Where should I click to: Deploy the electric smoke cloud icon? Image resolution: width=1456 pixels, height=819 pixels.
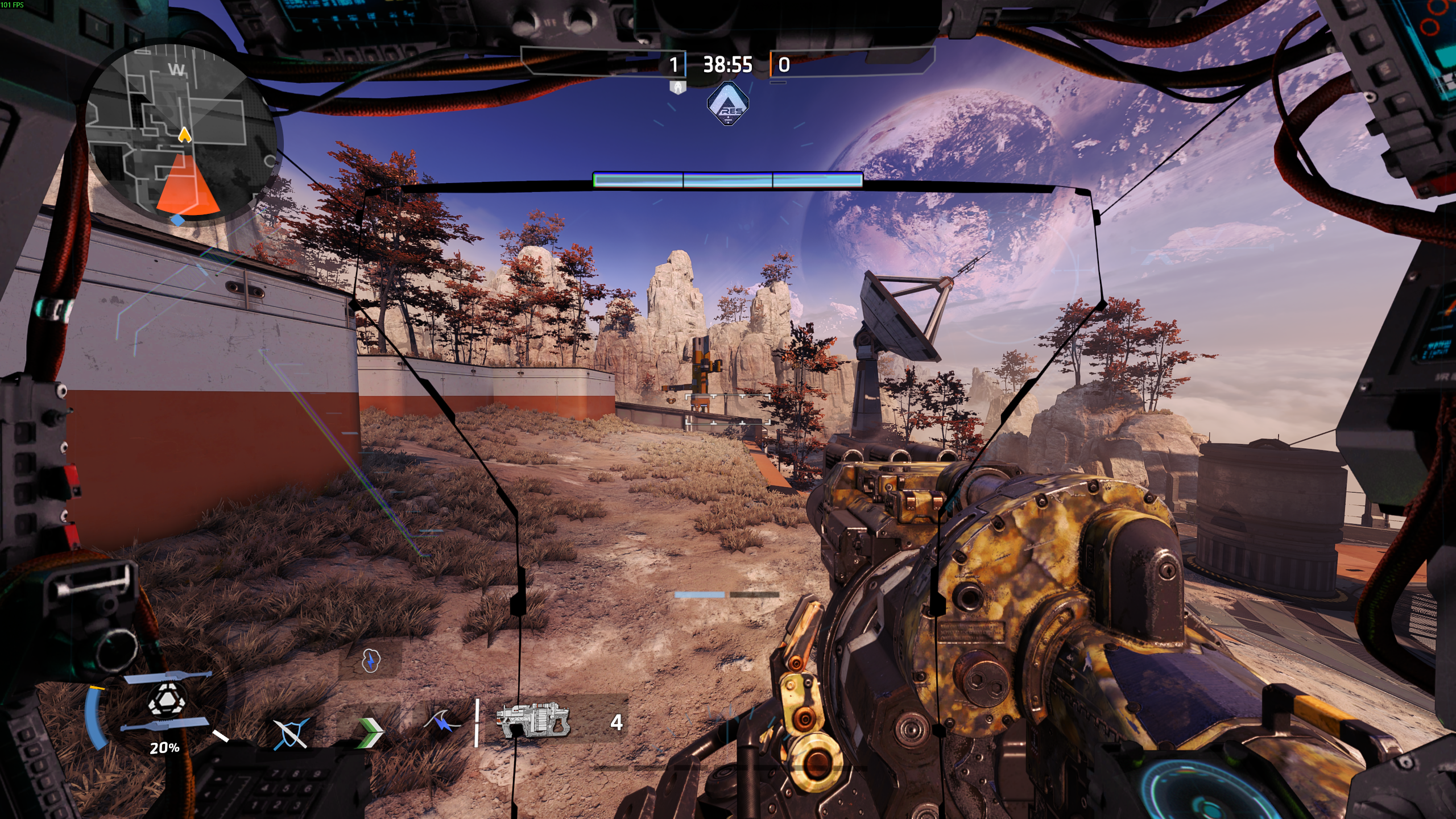point(370,661)
